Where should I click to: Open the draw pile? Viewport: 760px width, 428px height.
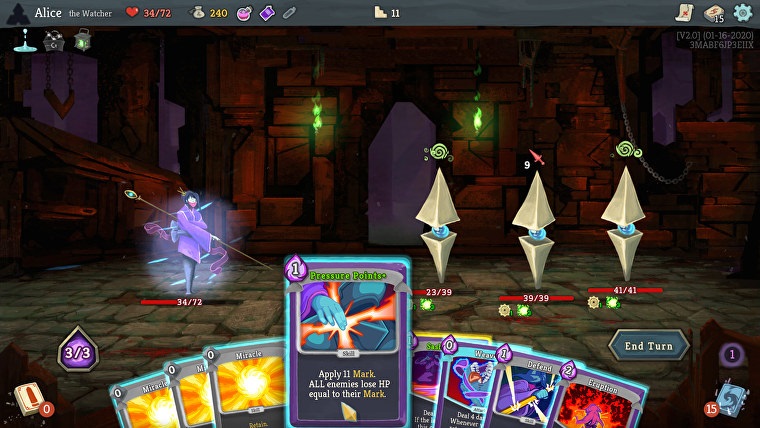point(26,398)
